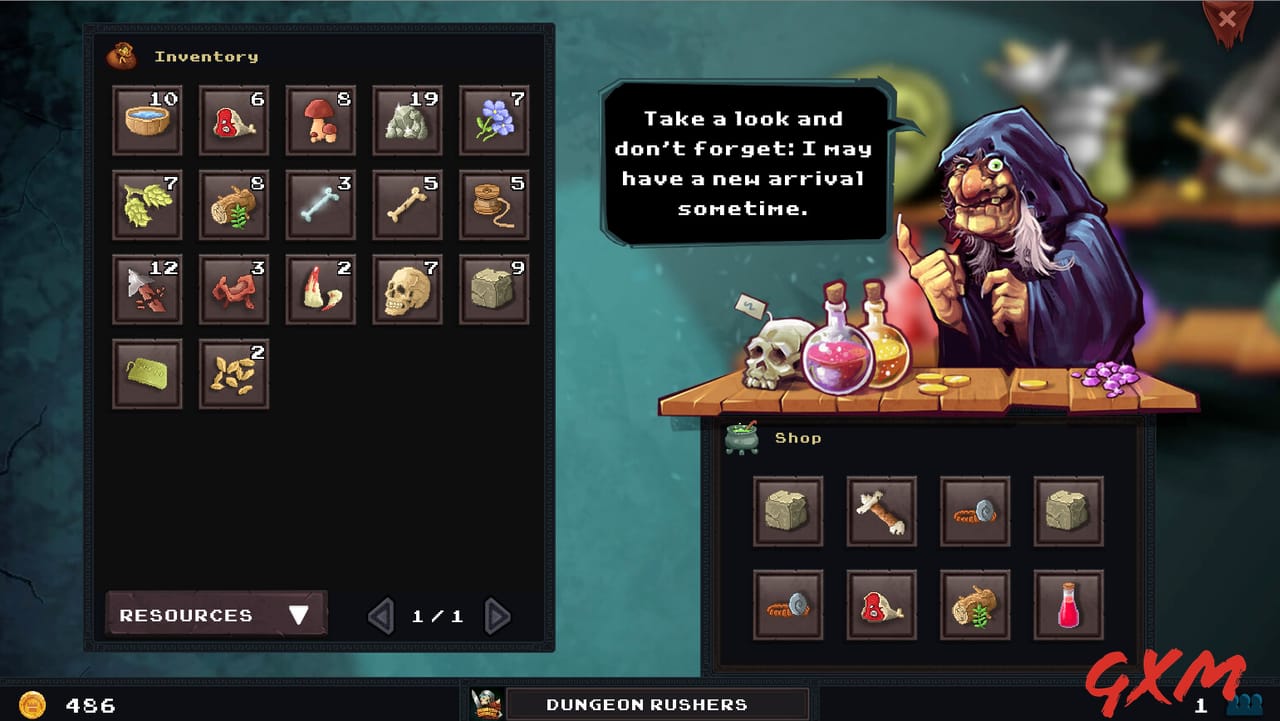Screen dimensions: 1280x721
Task: Click the hops item slot
Action: tap(147, 204)
